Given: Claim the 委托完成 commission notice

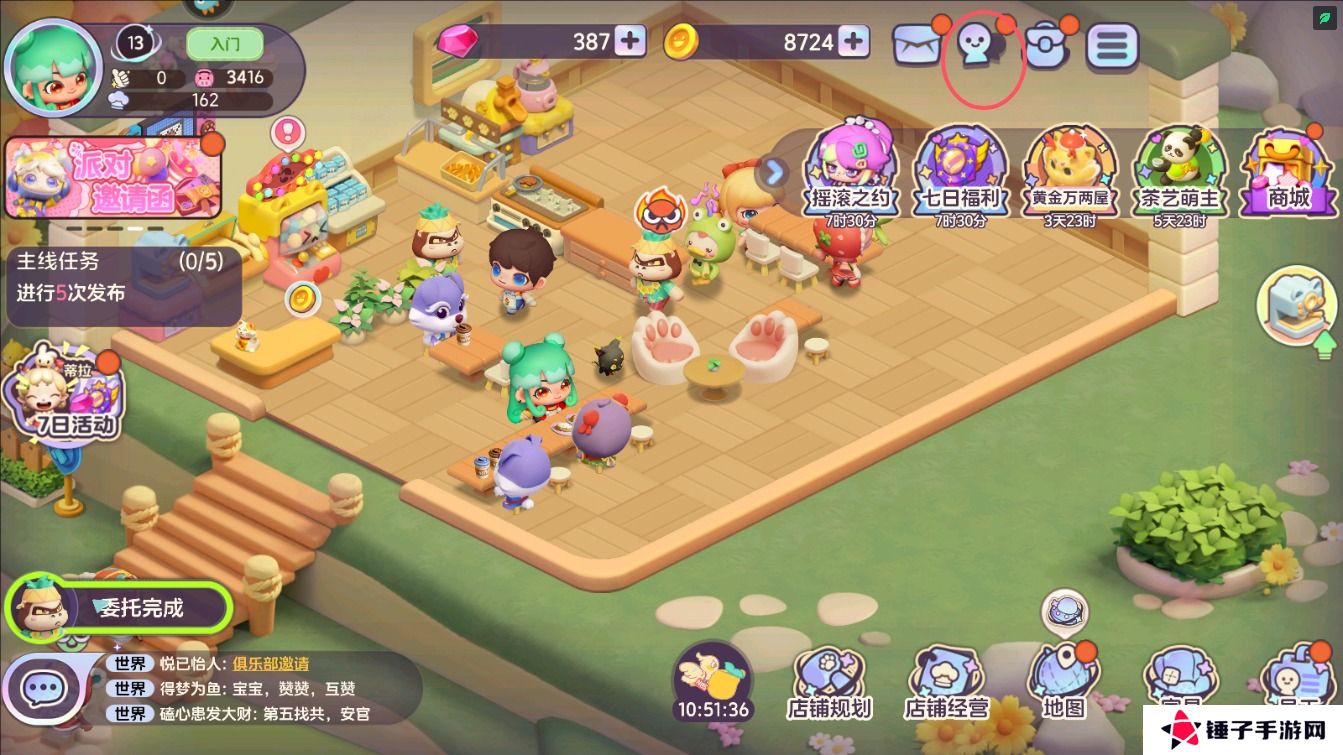Looking at the screenshot, I should [x=119, y=607].
